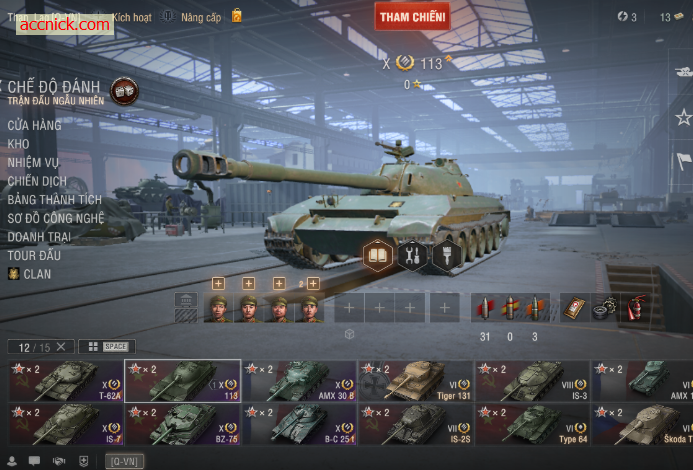Open the TOUR ĐẤU tournaments menu

[x=32, y=255]
